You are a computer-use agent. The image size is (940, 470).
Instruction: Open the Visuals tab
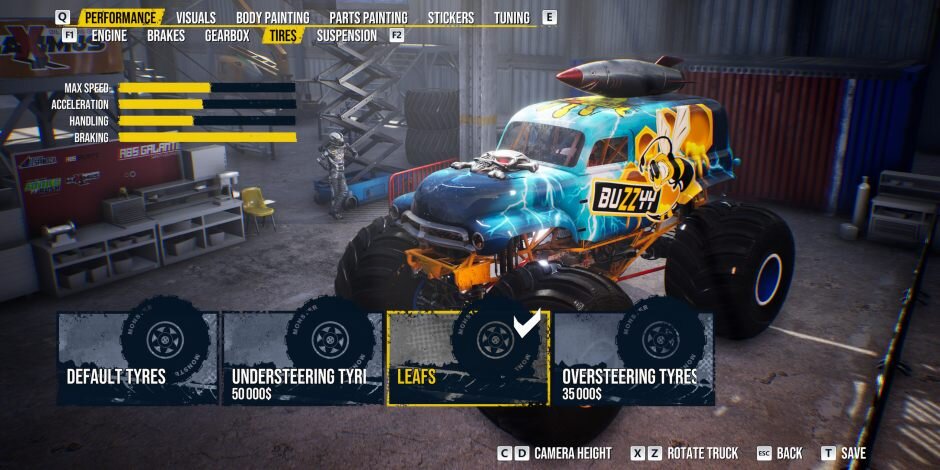tap(195, 18)
